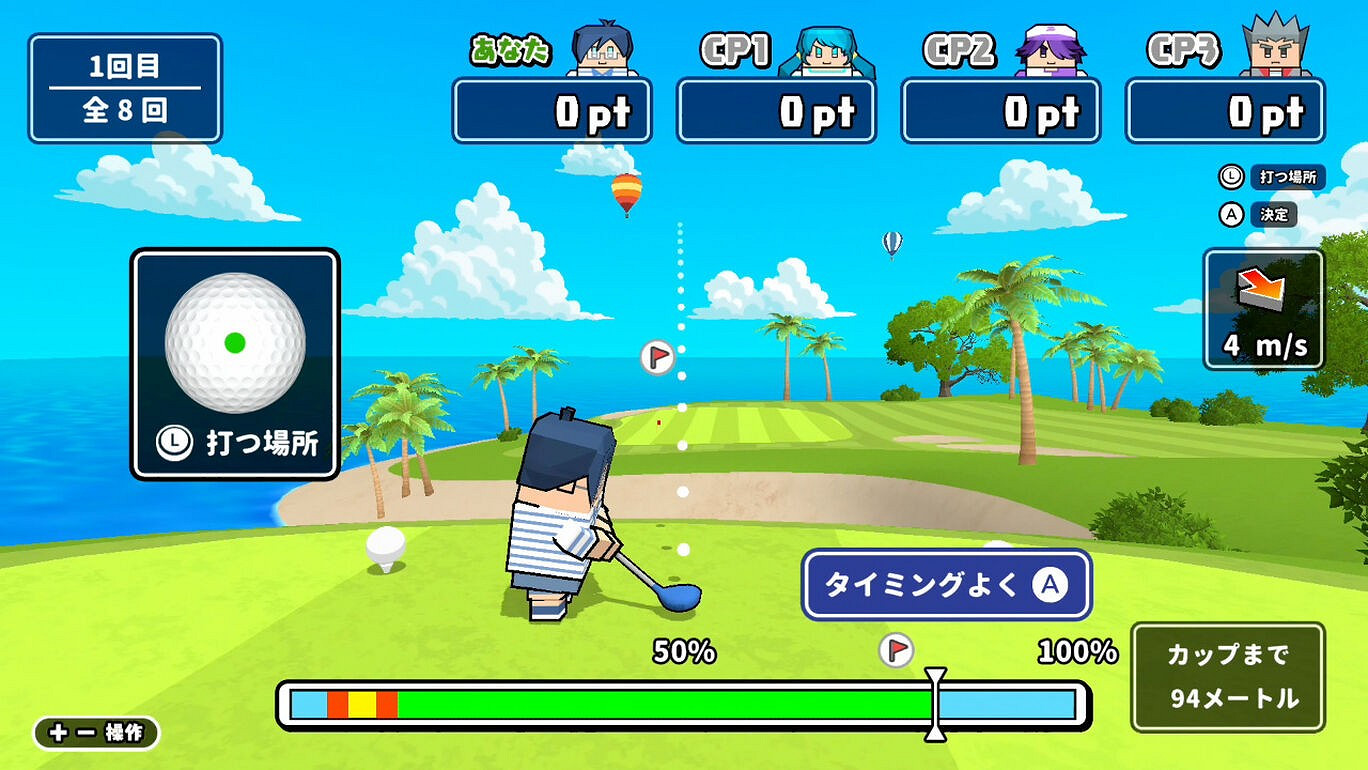Open the 打つ場所 aim target panel

coord(234,364)
